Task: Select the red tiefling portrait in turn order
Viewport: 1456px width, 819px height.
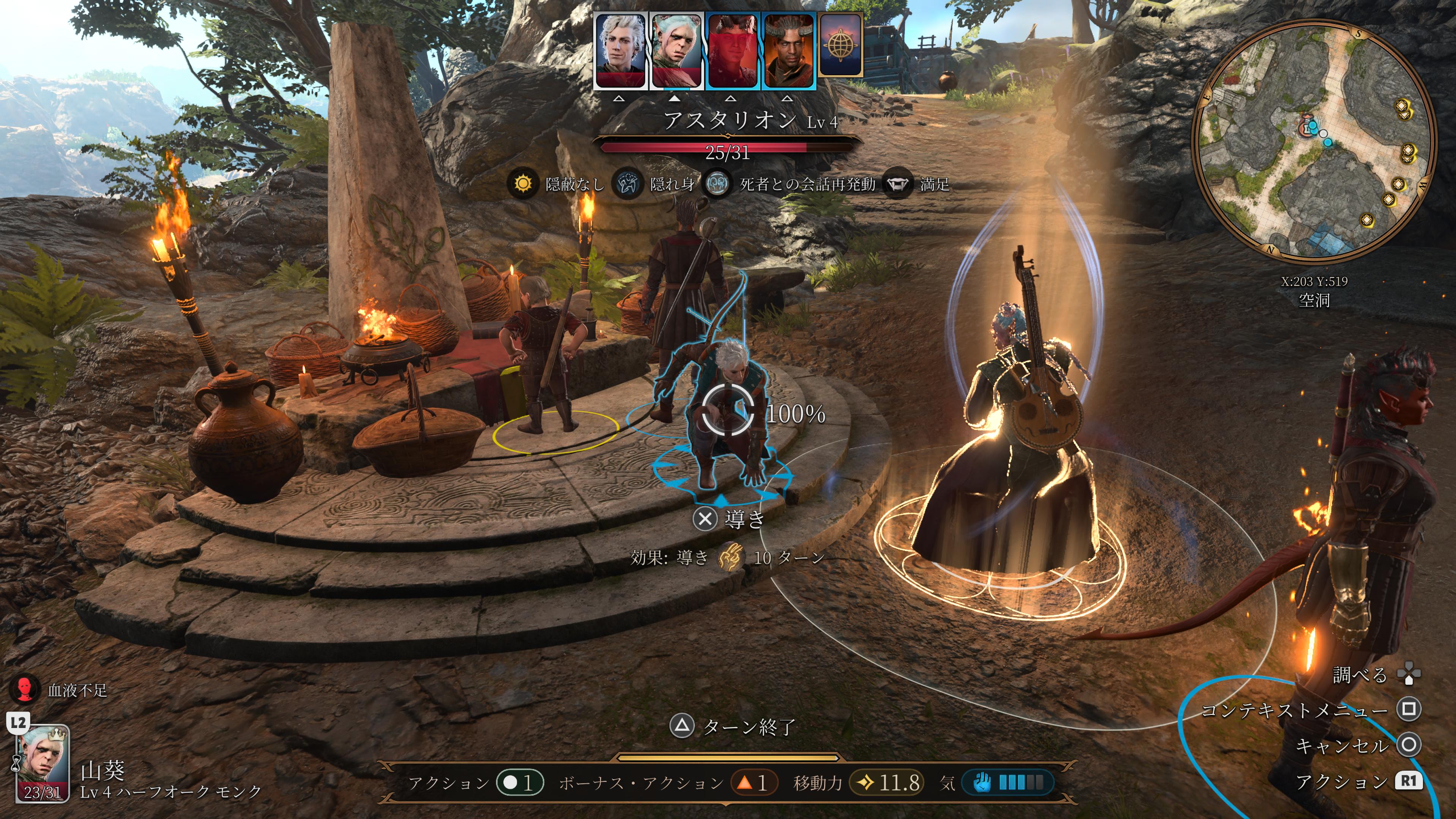Action: click(x=732, y=51)
